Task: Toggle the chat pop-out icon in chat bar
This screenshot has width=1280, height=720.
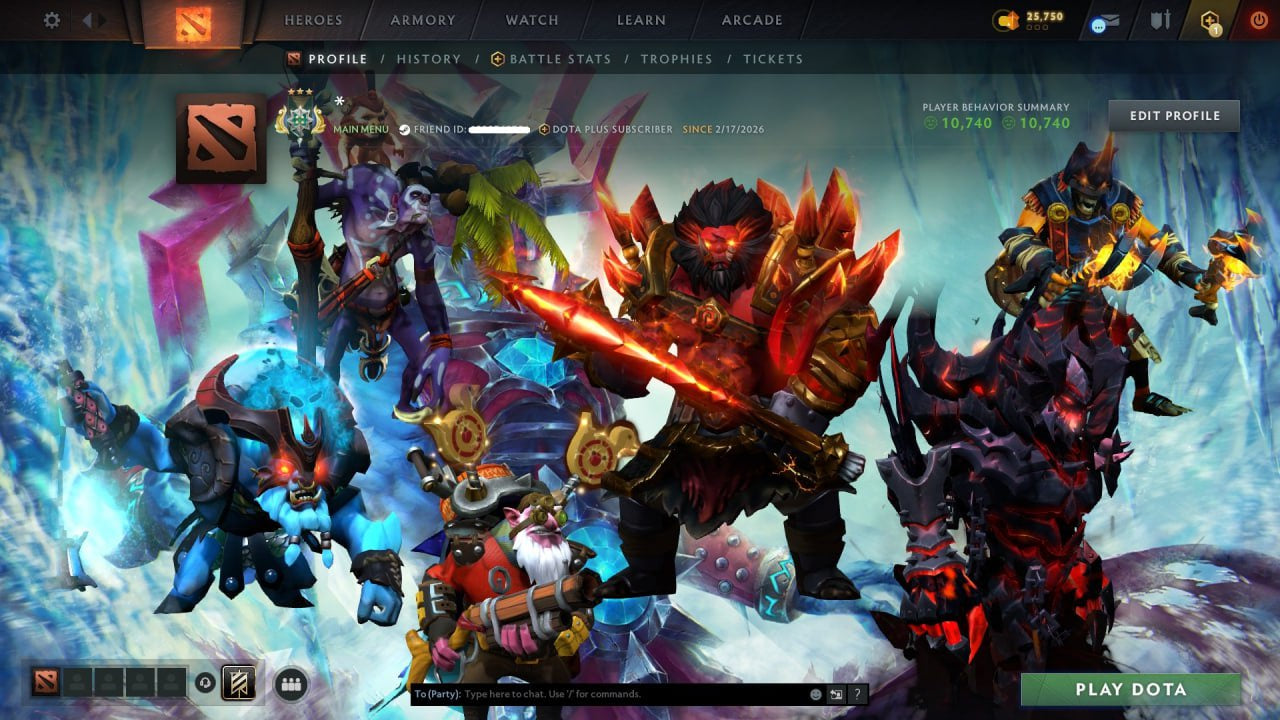Action: click(x=835, y=692)
